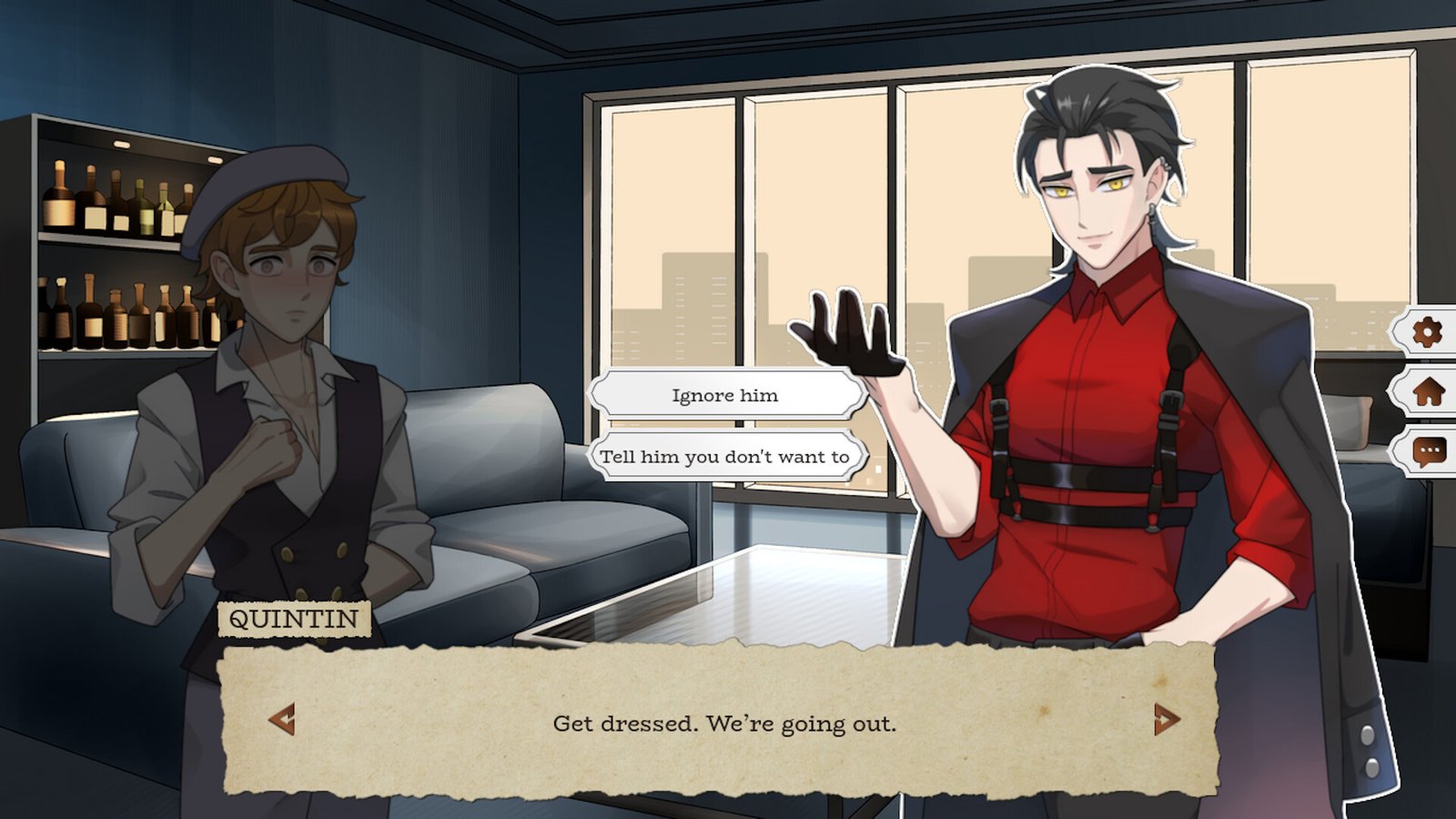The height and width of the screenshot is (819, 1456).
Task: Return to the main menu via house icon
Action: tap(1428, 392)
